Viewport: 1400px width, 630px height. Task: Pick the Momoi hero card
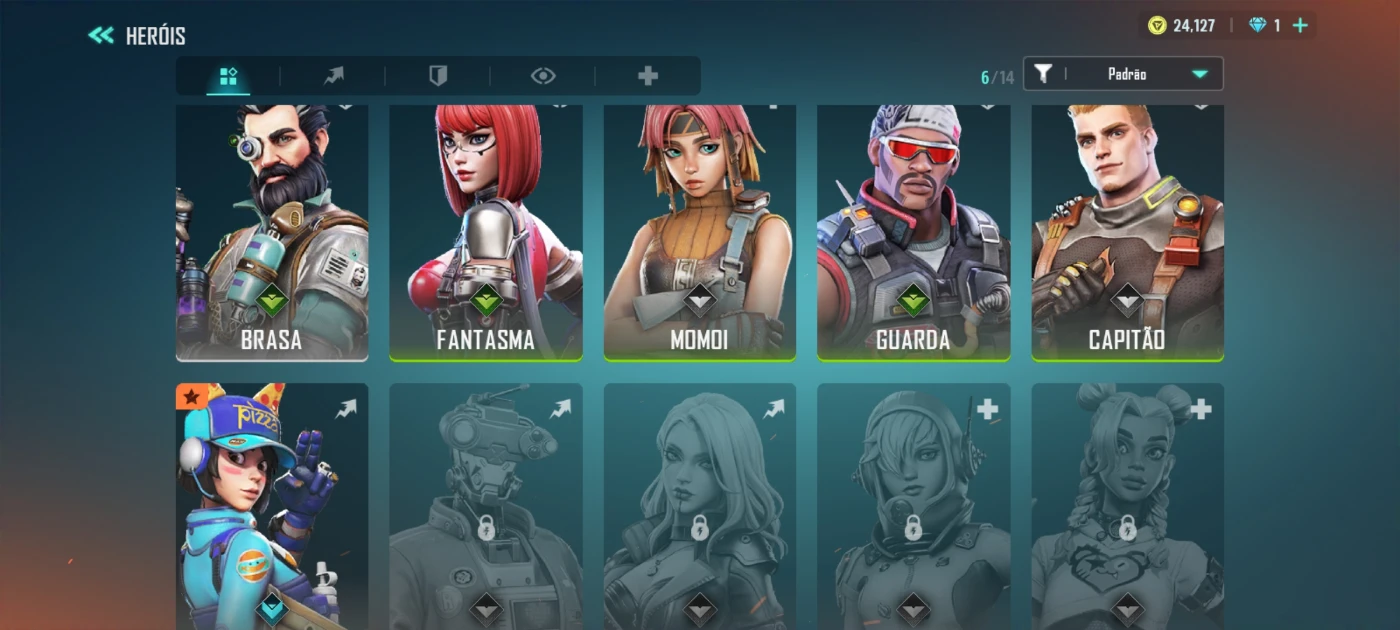tap(700, 232)
